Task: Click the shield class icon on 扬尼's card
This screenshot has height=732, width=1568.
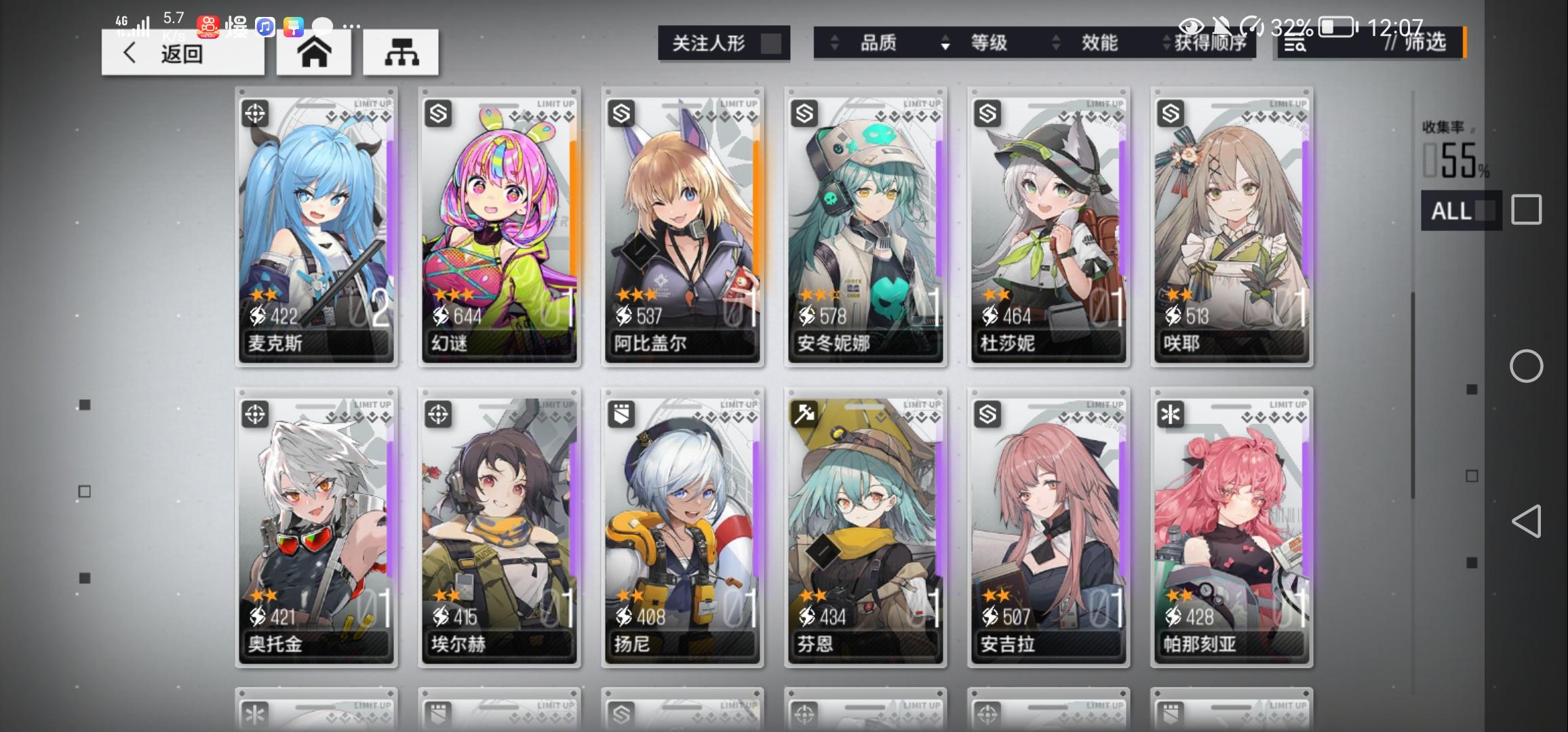Action: 623,413
